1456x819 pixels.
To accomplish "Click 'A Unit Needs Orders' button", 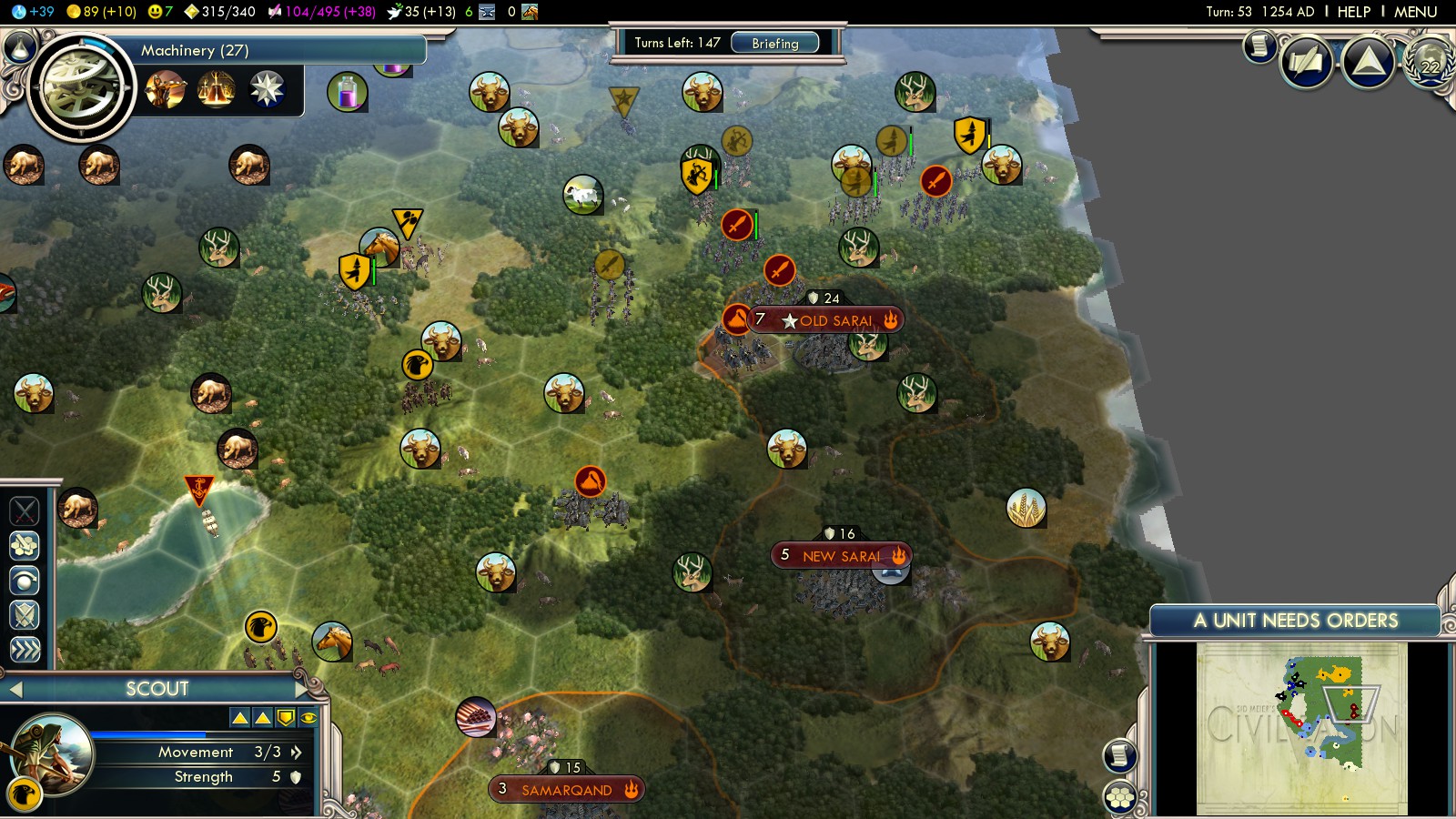I will click(1294, 621).
